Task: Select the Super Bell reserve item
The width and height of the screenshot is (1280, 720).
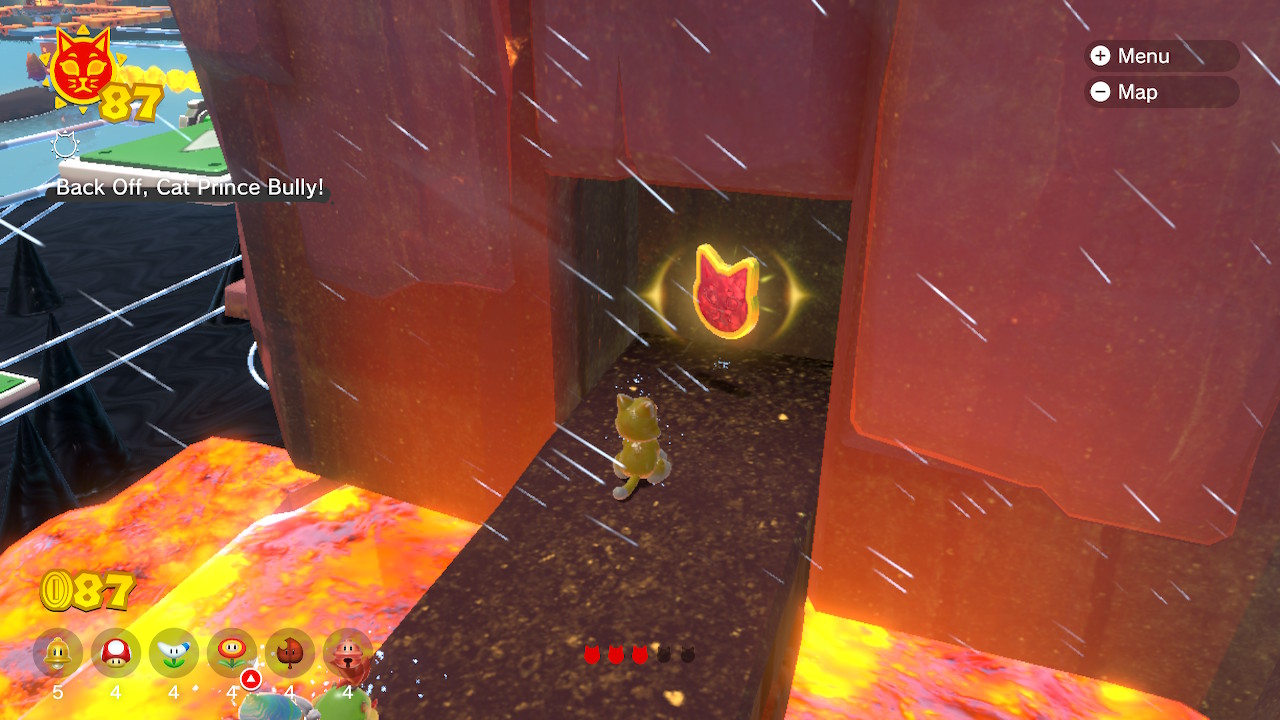Action: tap(58, 654)
